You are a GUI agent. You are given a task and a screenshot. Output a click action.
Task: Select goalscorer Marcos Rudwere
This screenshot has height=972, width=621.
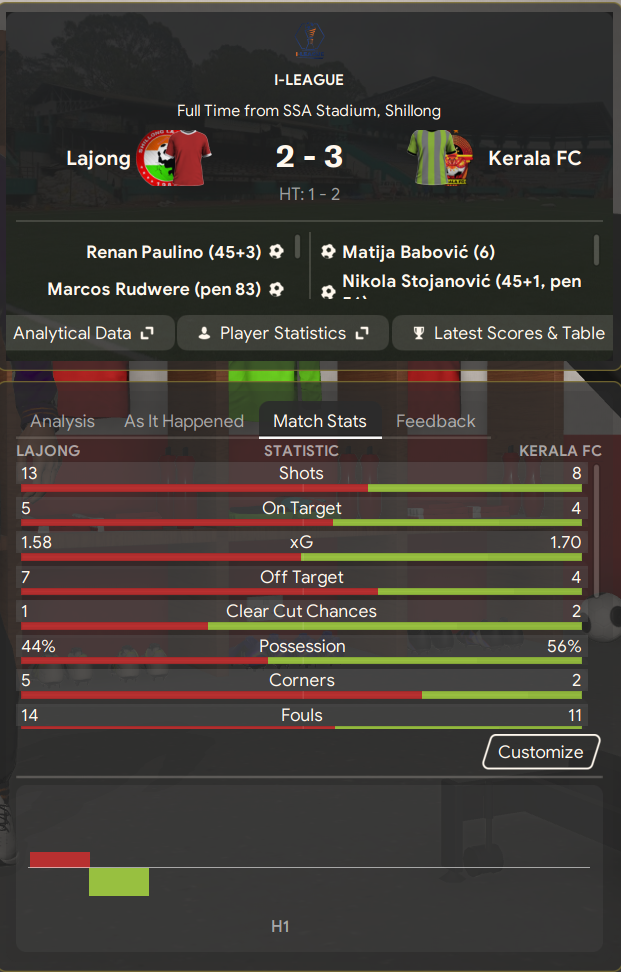pos(154,289)
